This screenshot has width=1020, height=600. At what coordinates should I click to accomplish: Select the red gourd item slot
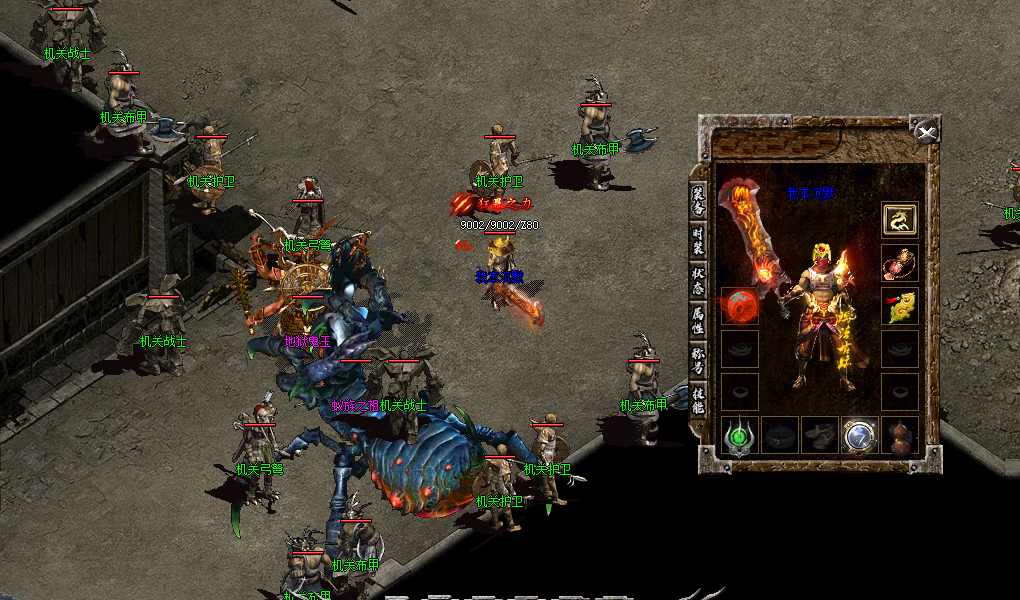point(900,436)
